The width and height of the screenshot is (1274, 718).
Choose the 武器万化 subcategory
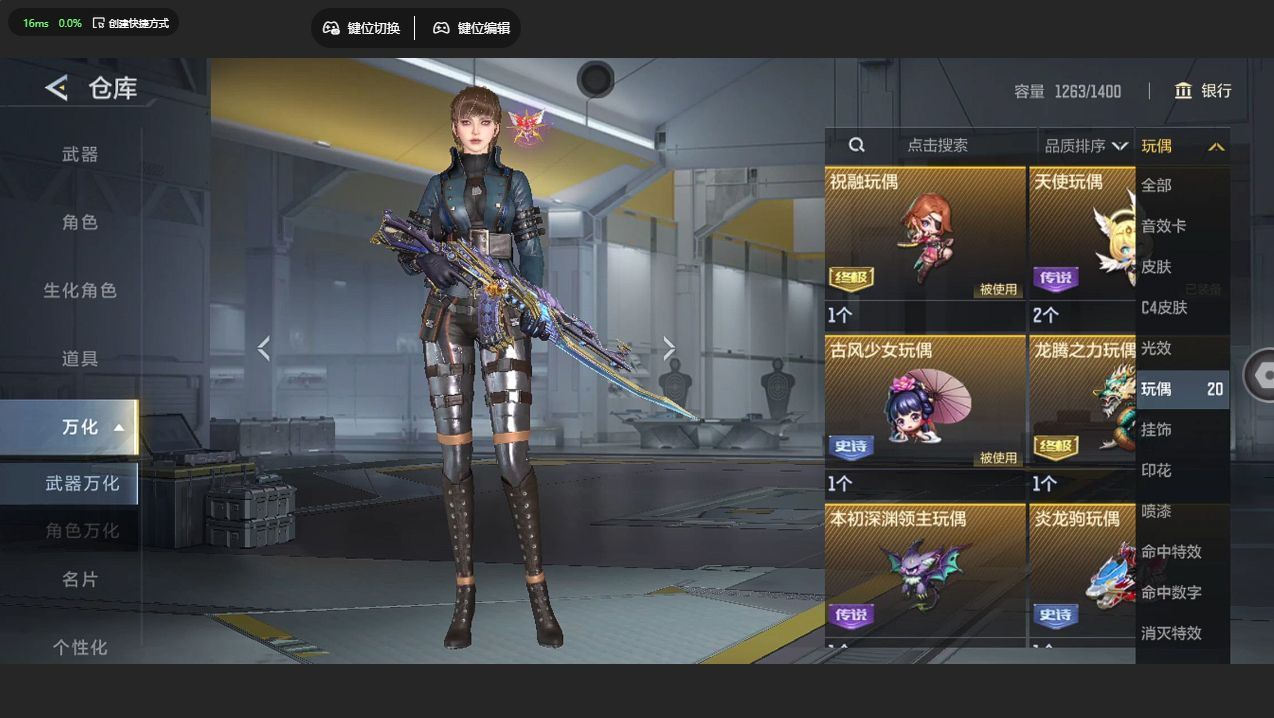(82, 483)
